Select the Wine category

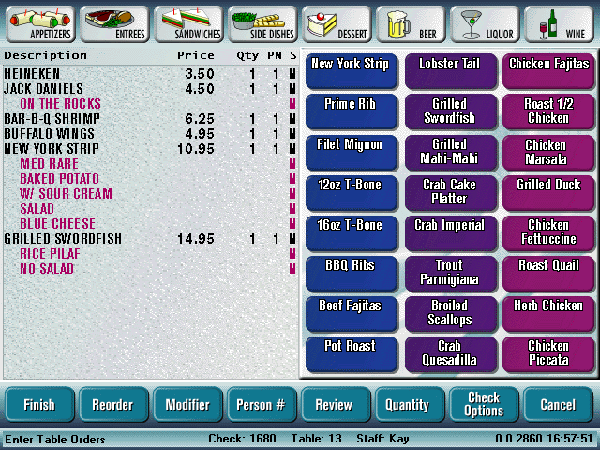coord(560,21)
